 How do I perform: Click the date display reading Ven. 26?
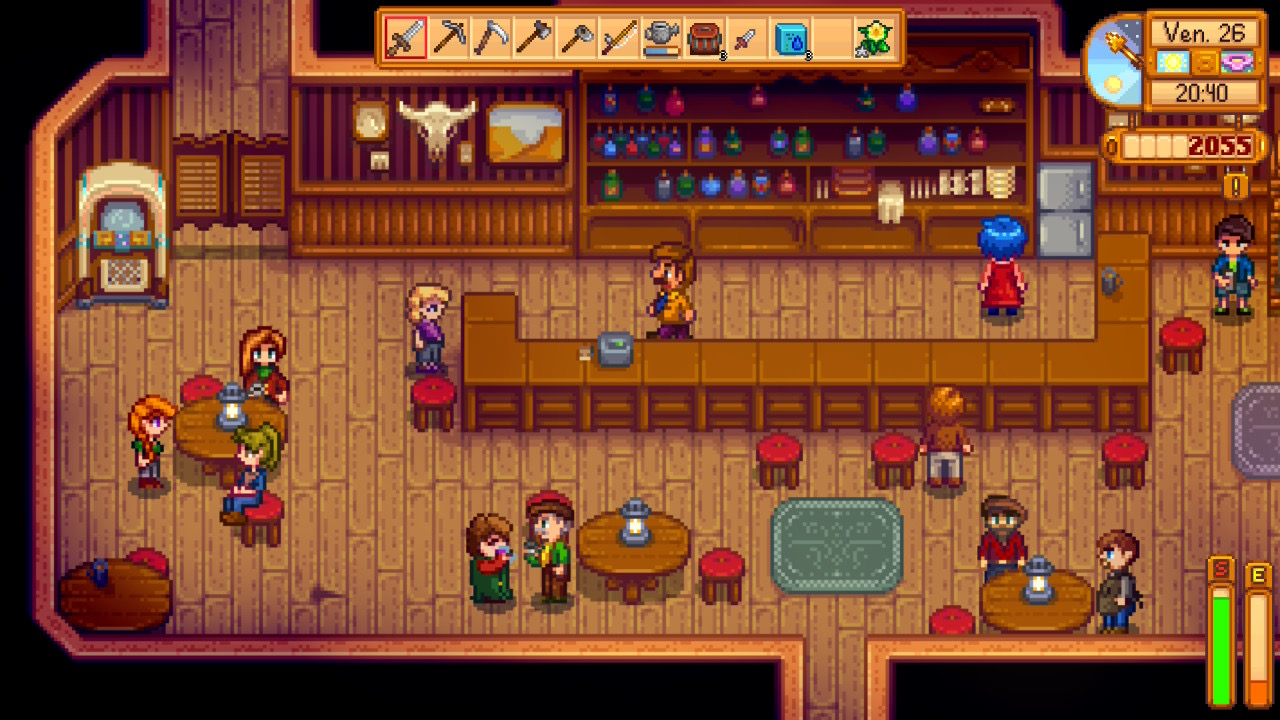tap(1203, 32)
